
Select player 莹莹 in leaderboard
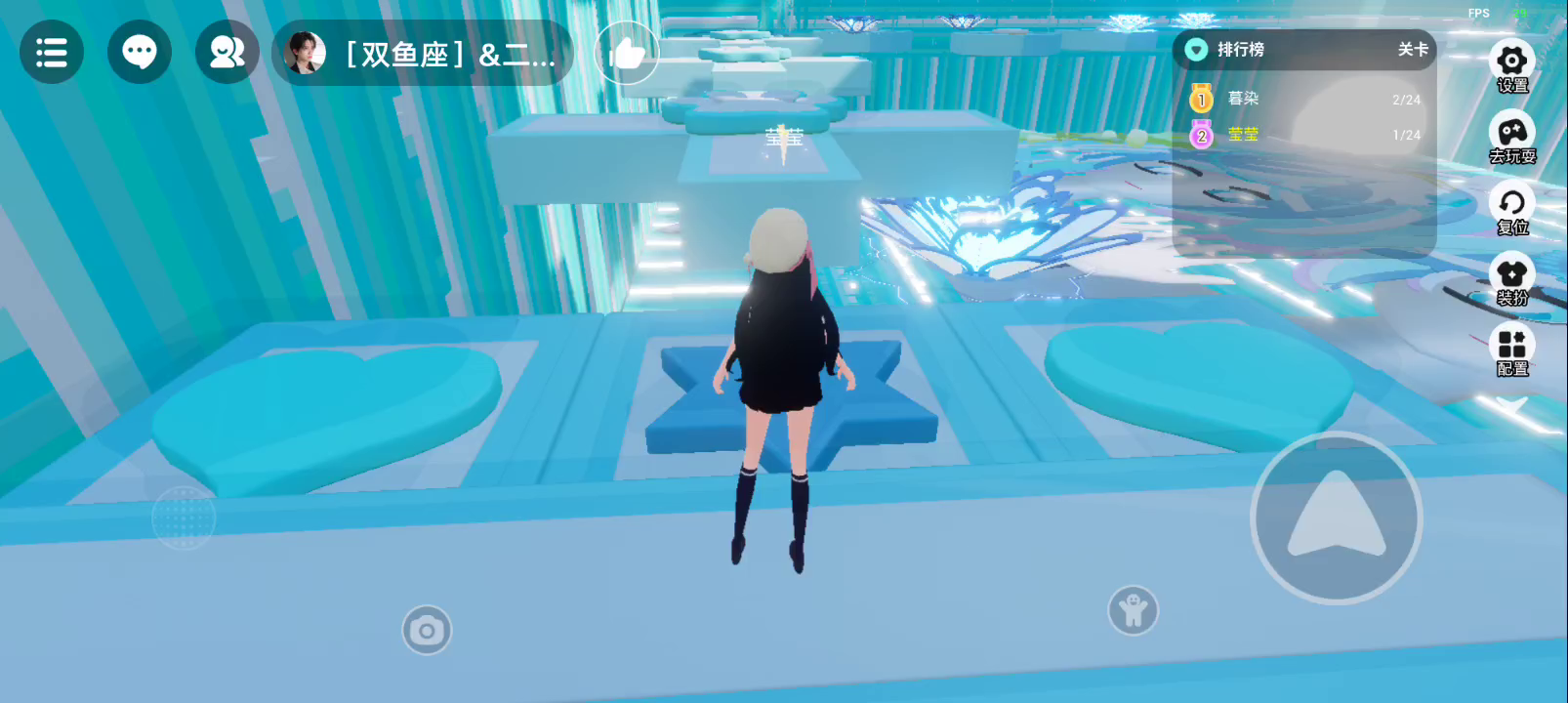[x=1243, y=135]
